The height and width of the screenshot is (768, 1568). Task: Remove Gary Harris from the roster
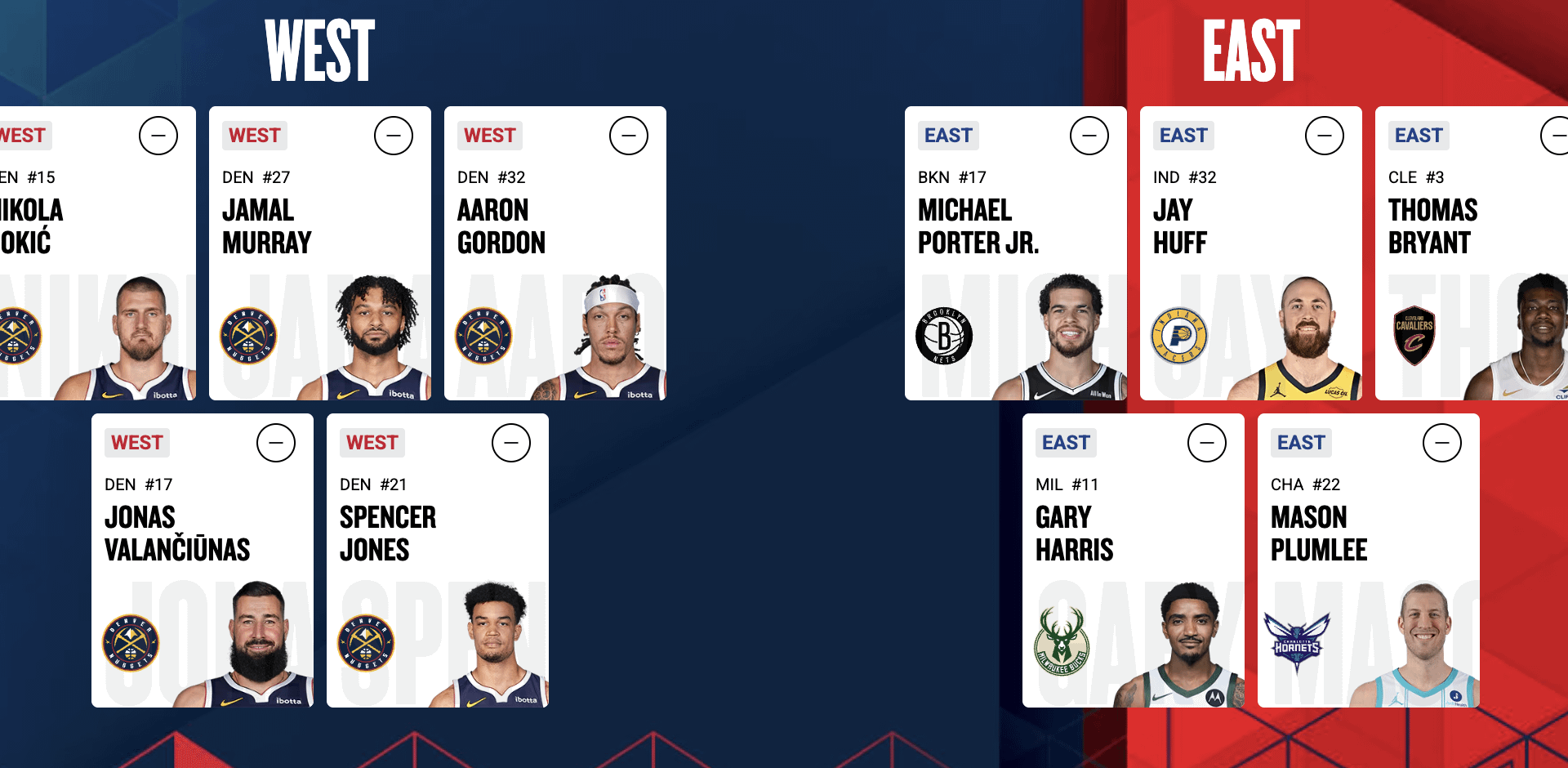click(1209, 443)
